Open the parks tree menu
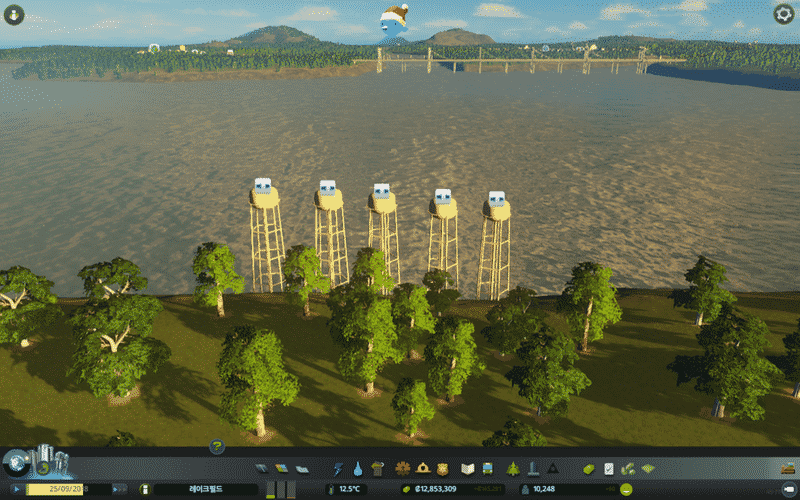This screenshot has width=800, height=500. [x=513, y=468]
